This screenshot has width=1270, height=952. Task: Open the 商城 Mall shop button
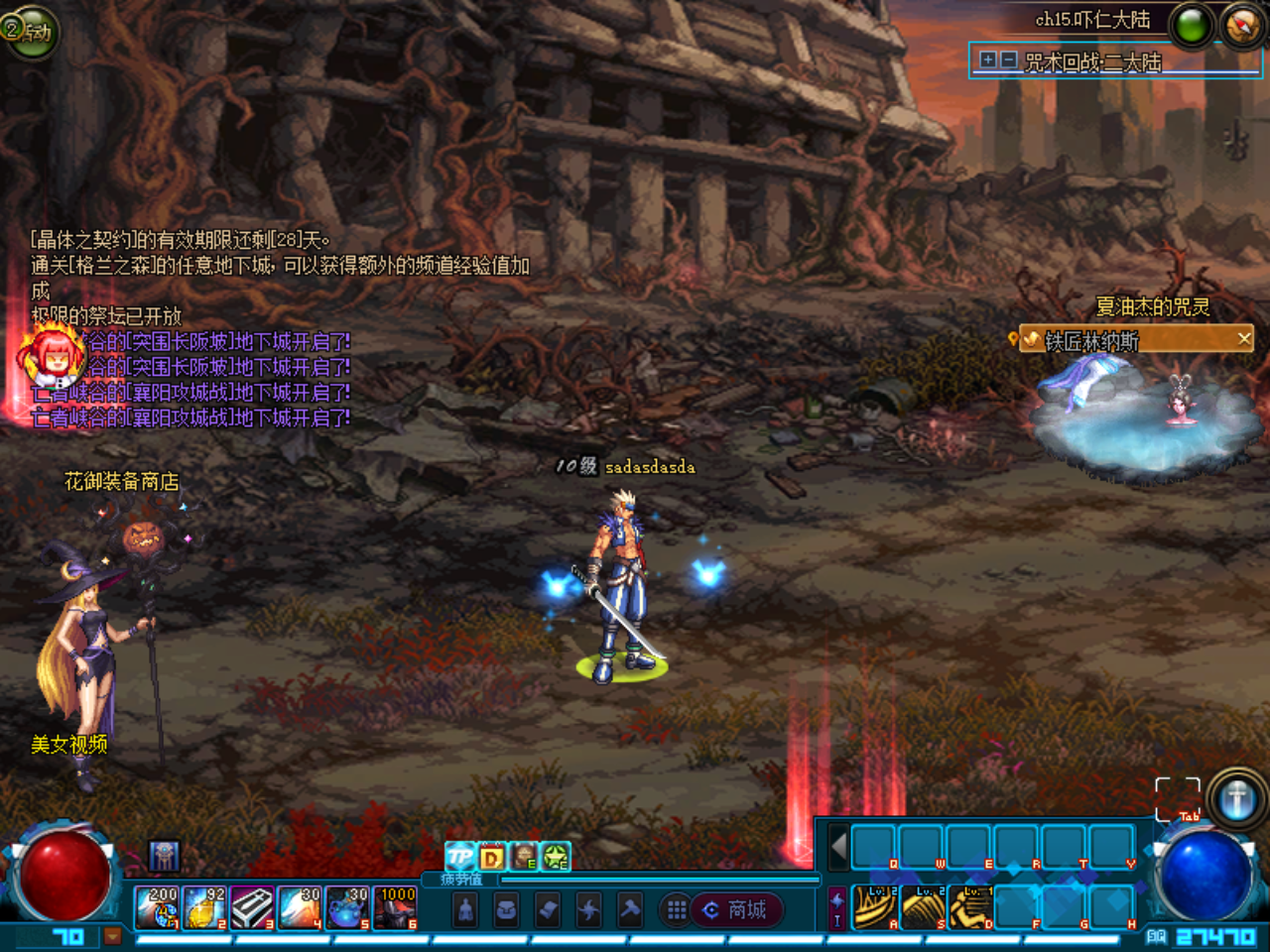click(x=738, y=910)
